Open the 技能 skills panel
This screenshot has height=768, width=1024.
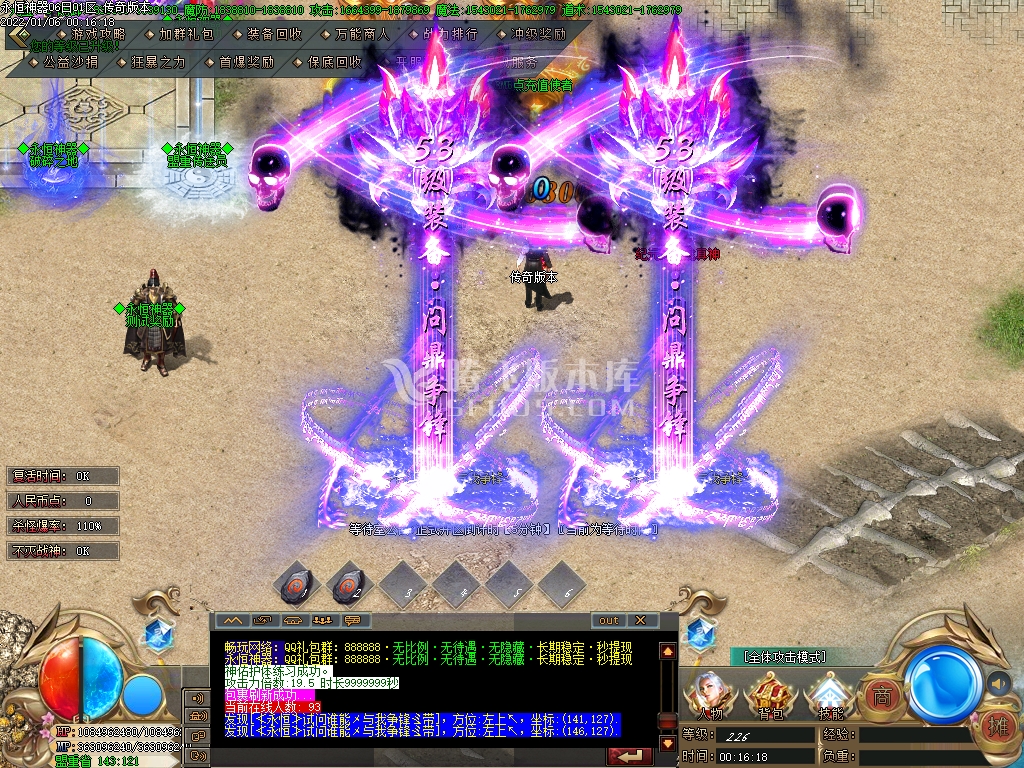[x=829, y=693]
